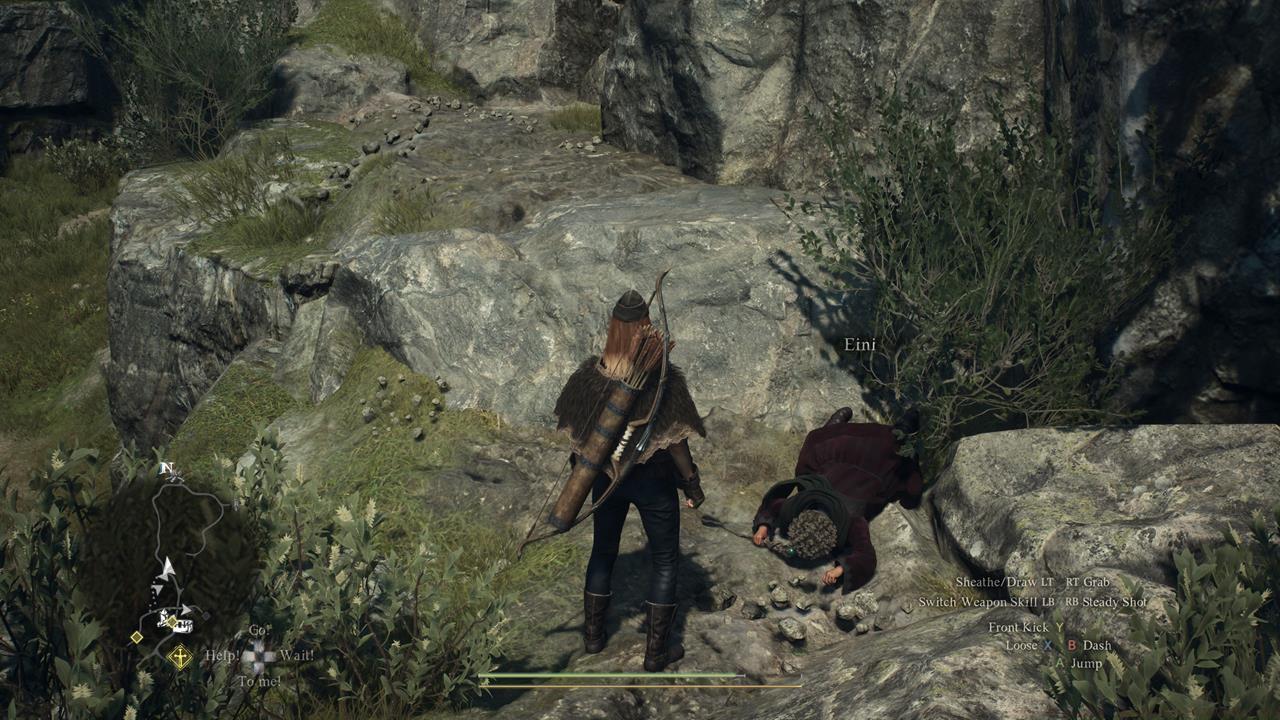Click the d-pad icon between pawn commands
The image size is (1280, 720).
tap(259, 655)
